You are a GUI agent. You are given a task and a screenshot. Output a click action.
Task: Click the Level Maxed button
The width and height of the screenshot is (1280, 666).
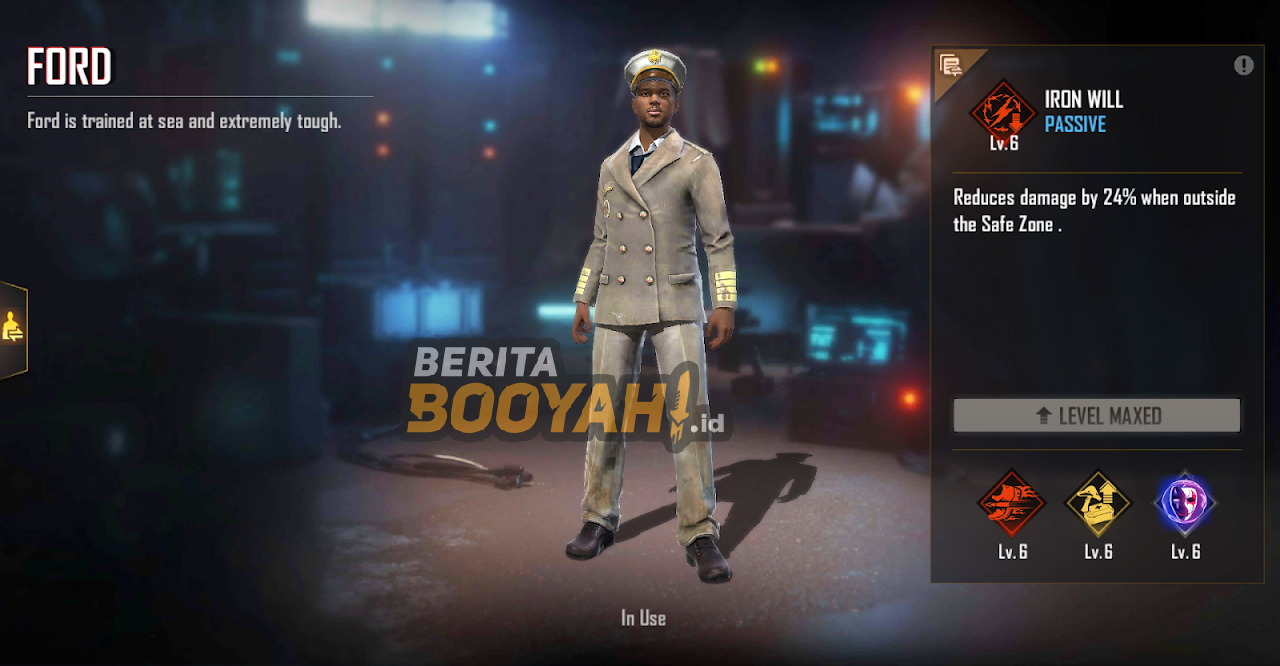pyautogui.click(x=1096, y=415)
